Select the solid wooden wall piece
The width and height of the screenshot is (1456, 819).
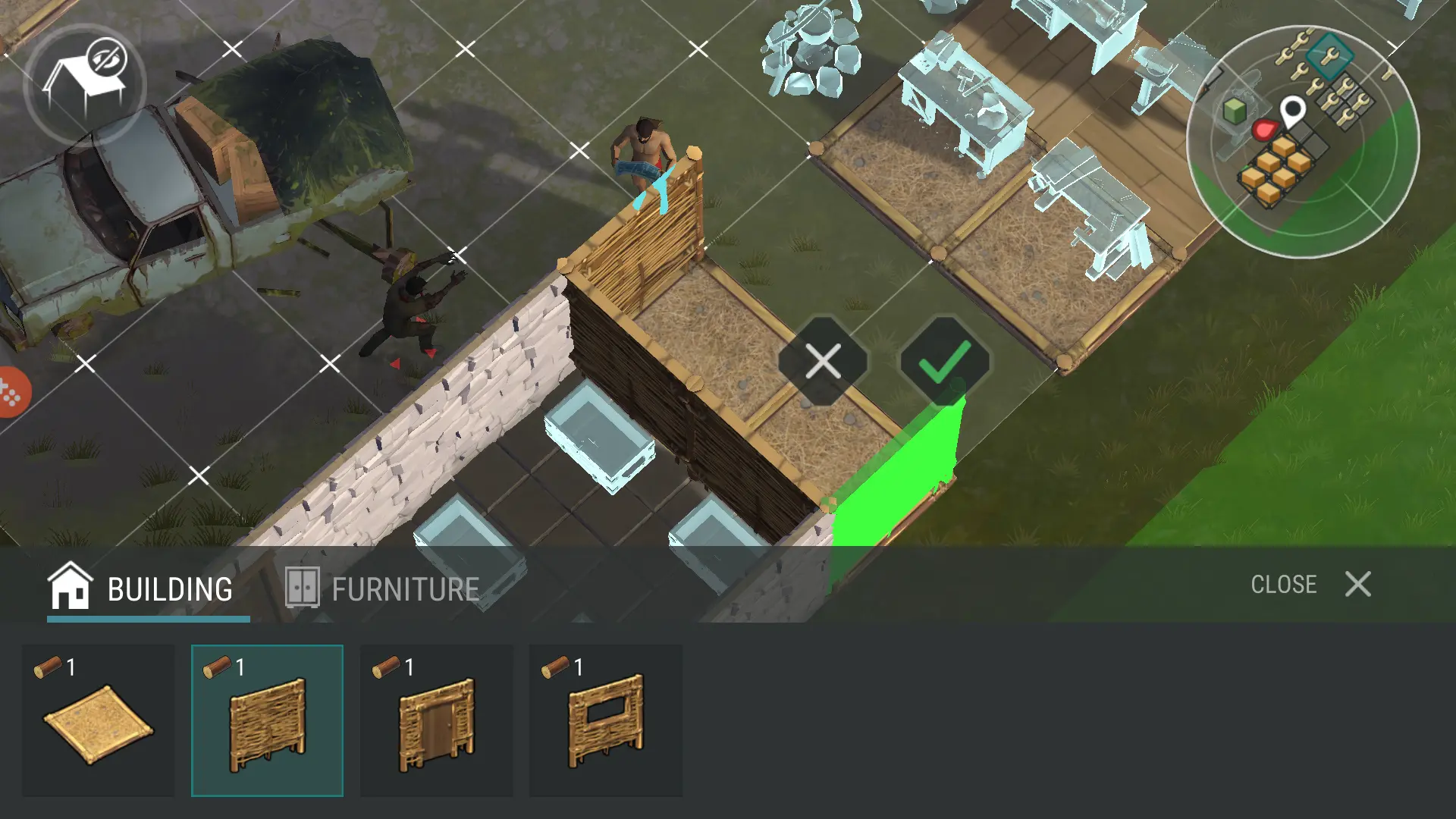pyautogui.click(x=267, y=720)
